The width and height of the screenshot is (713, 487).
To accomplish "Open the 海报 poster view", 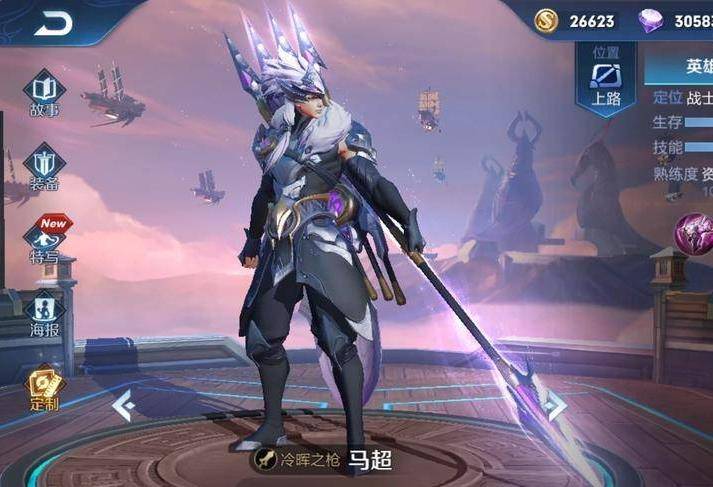I will pos(44,314).
